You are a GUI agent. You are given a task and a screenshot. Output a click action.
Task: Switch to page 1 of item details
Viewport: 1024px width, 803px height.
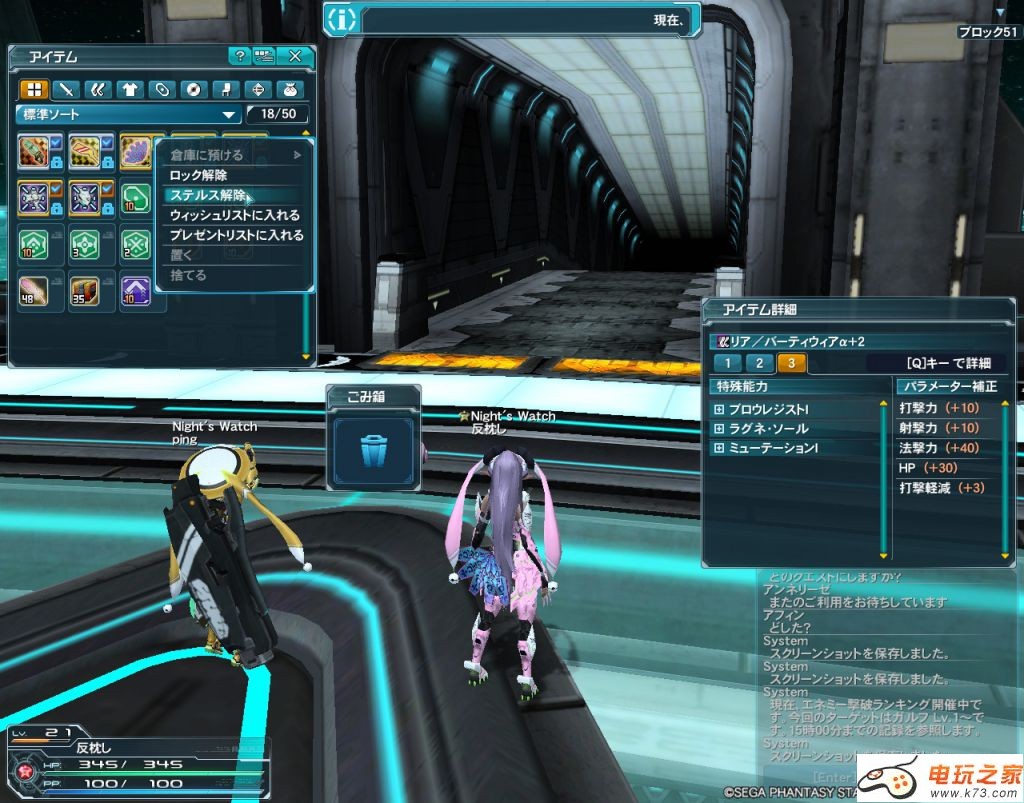click(x=729, y=363)
